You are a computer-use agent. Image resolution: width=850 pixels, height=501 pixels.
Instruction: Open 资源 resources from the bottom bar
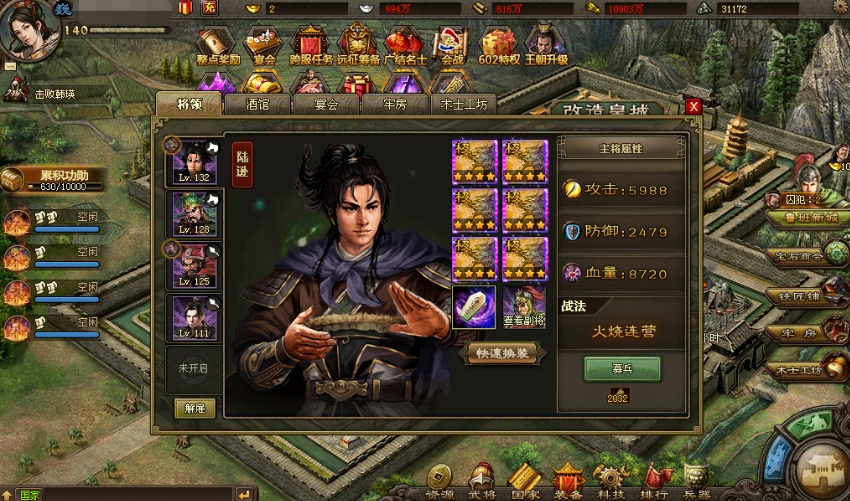click(440, 480)
